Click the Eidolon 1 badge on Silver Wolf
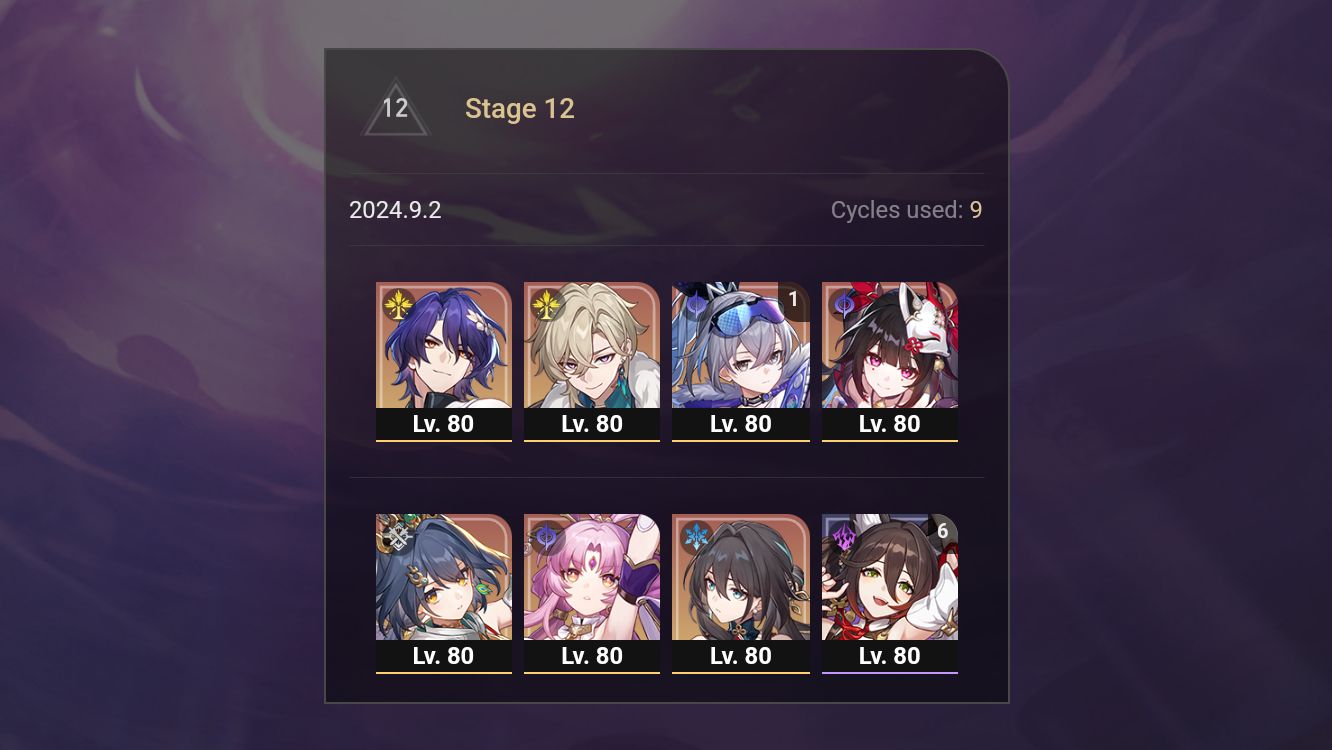 pos(793,301)
